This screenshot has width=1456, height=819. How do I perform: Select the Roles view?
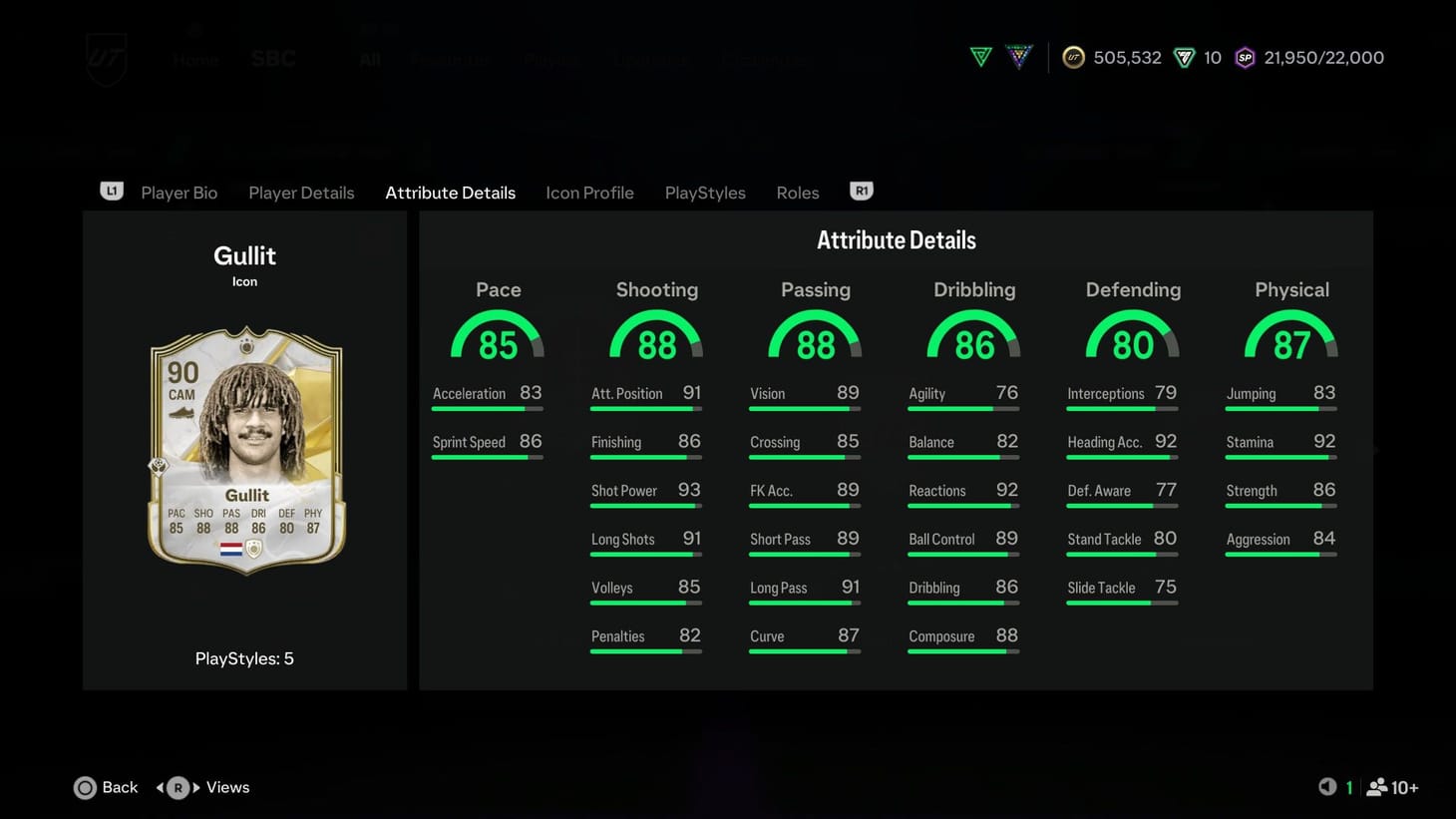[x=797, y=193]
